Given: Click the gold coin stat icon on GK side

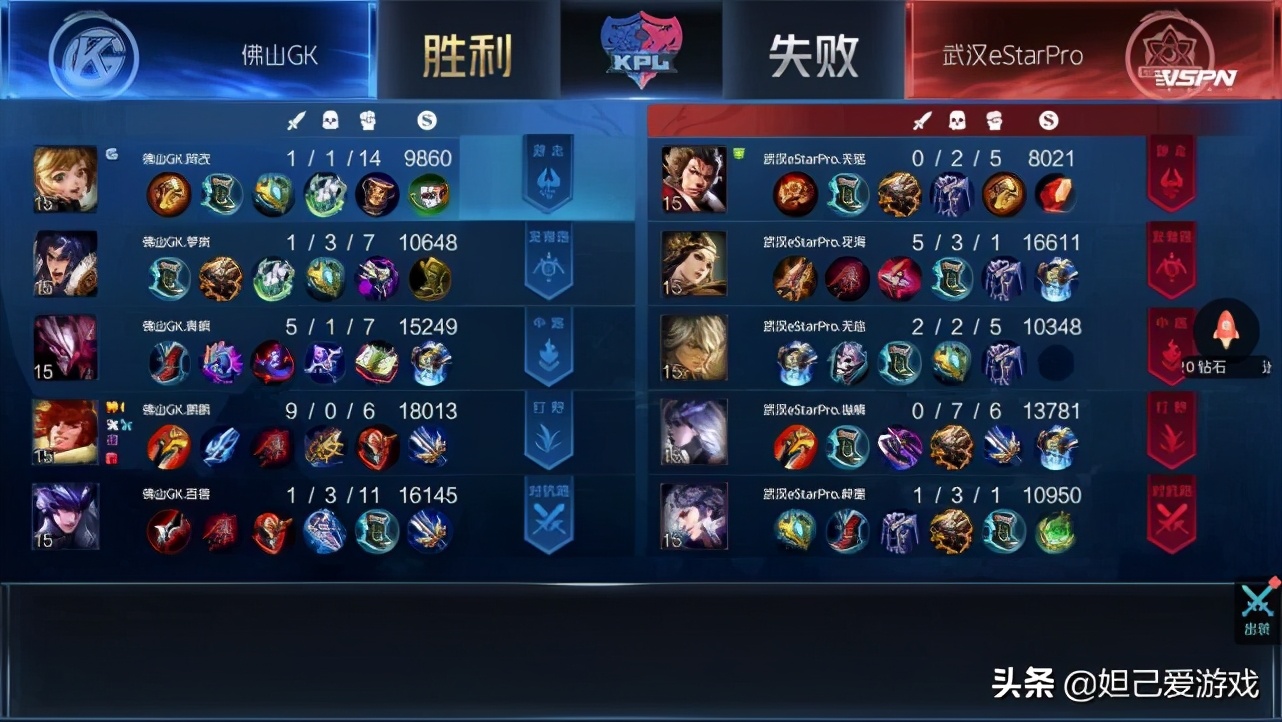Looking at the screenshot, I should click(427, 119).
